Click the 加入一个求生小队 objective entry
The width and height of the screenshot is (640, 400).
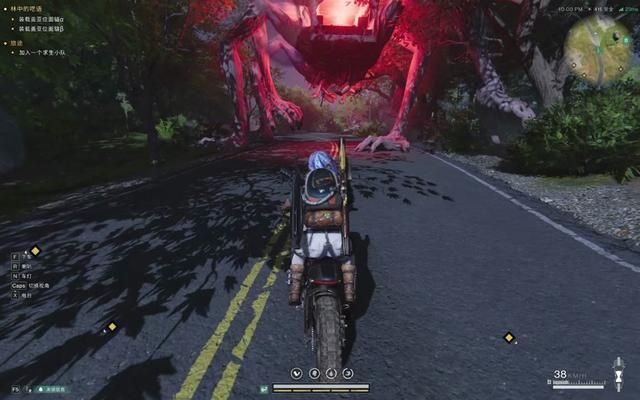pyautogui.click(x=40, y=51)
